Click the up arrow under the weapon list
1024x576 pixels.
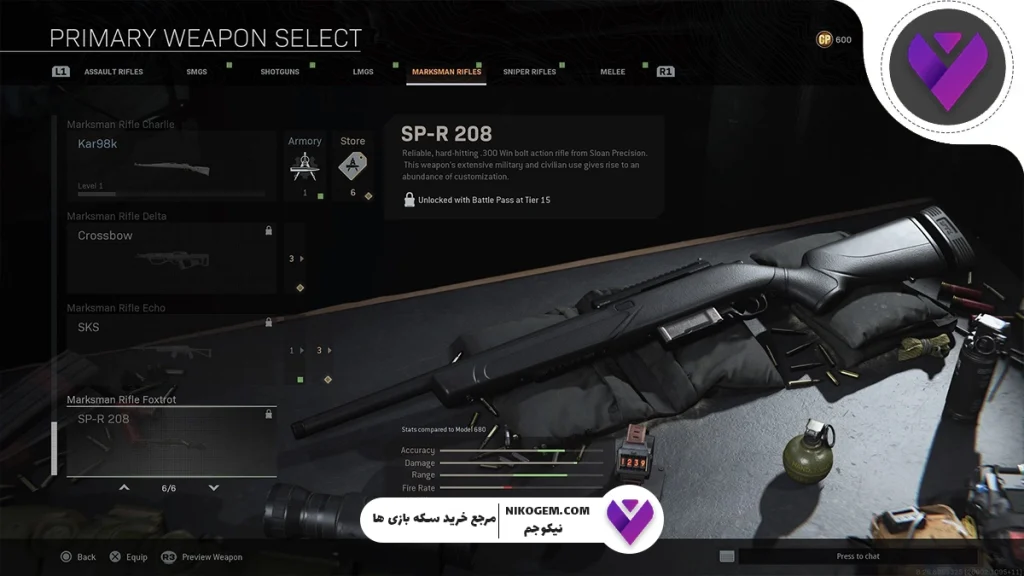pos(124,488)
